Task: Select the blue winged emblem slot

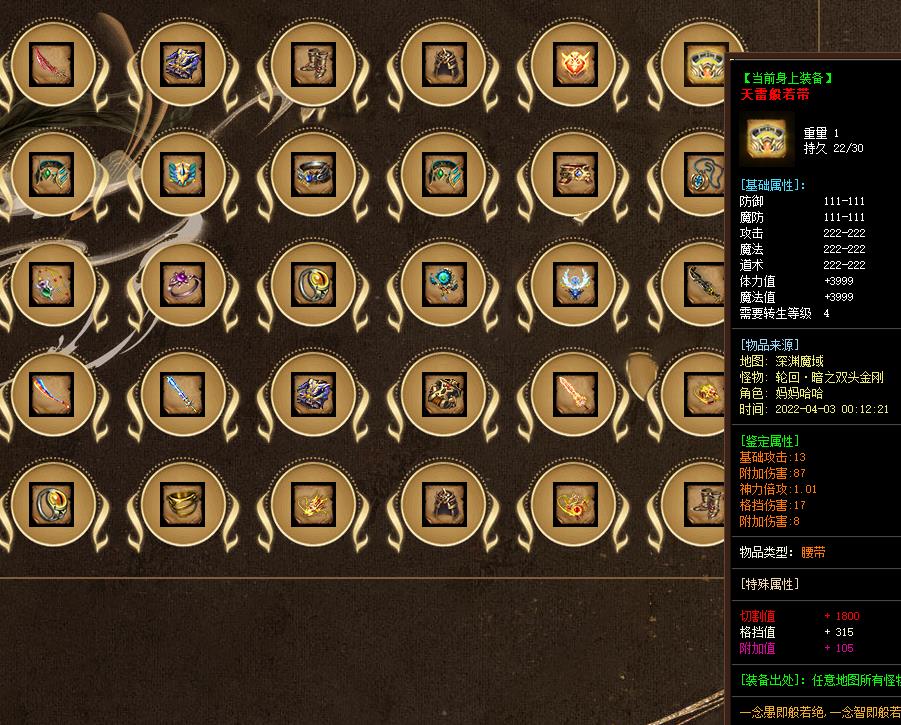Action: 182,174
